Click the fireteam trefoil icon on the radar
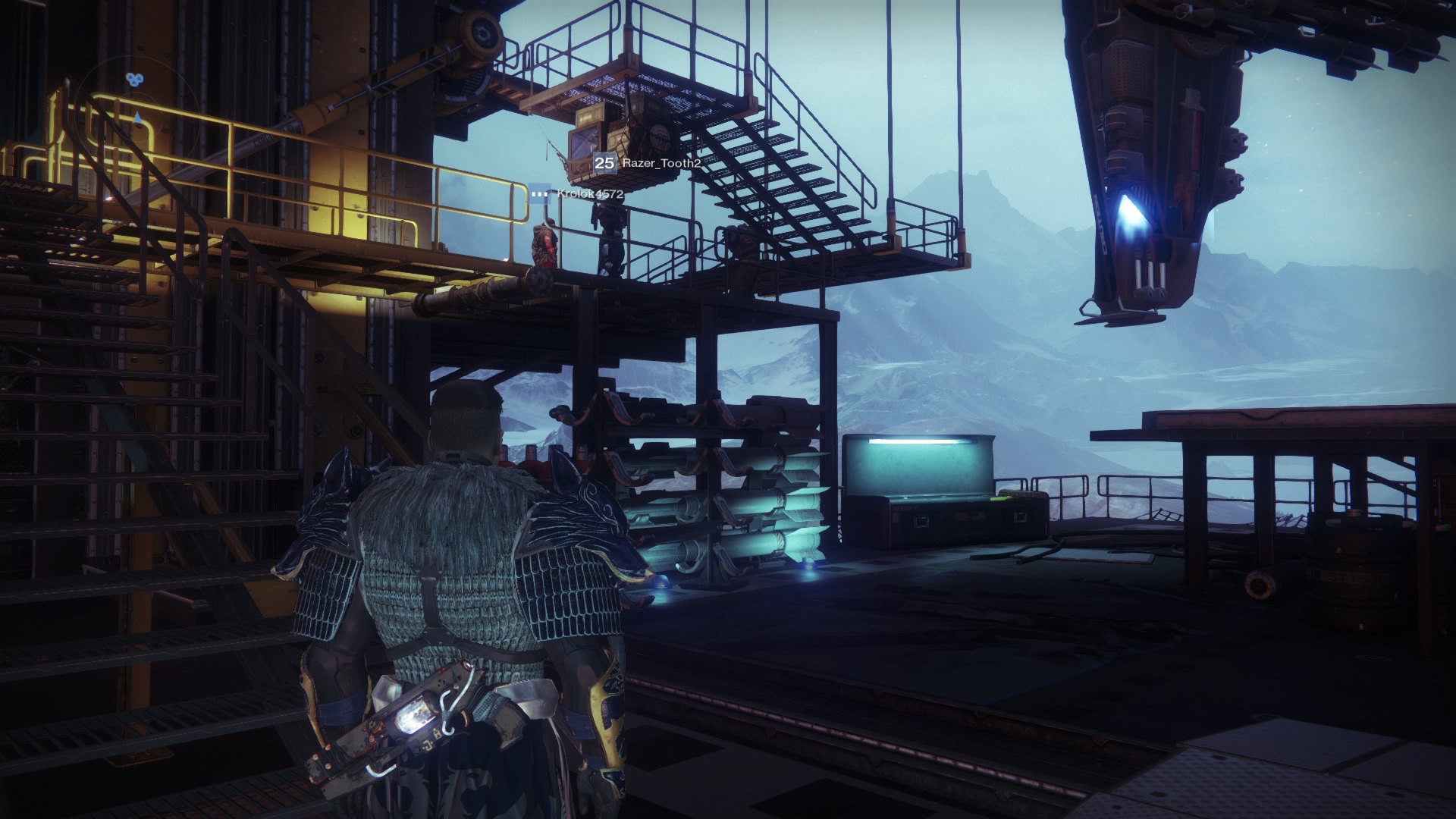The height and width of the screenshot is (819, 1456). pyautogui.click(x=134, y=79)
